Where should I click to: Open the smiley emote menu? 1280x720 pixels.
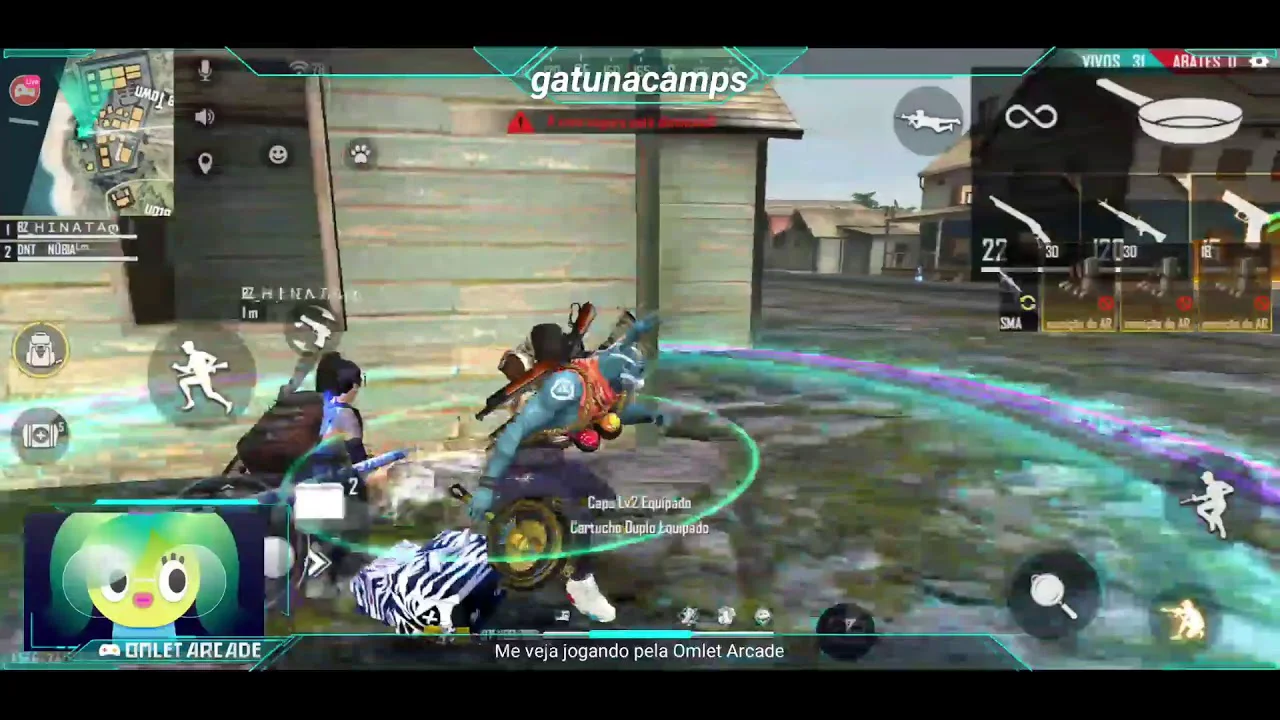tap(278, 154)
